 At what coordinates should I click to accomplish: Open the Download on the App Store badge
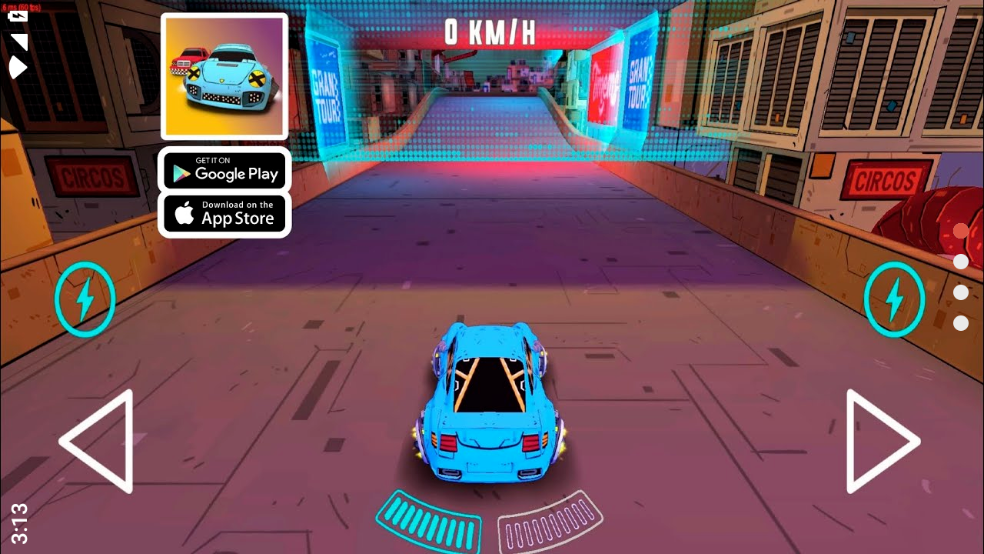225,213
